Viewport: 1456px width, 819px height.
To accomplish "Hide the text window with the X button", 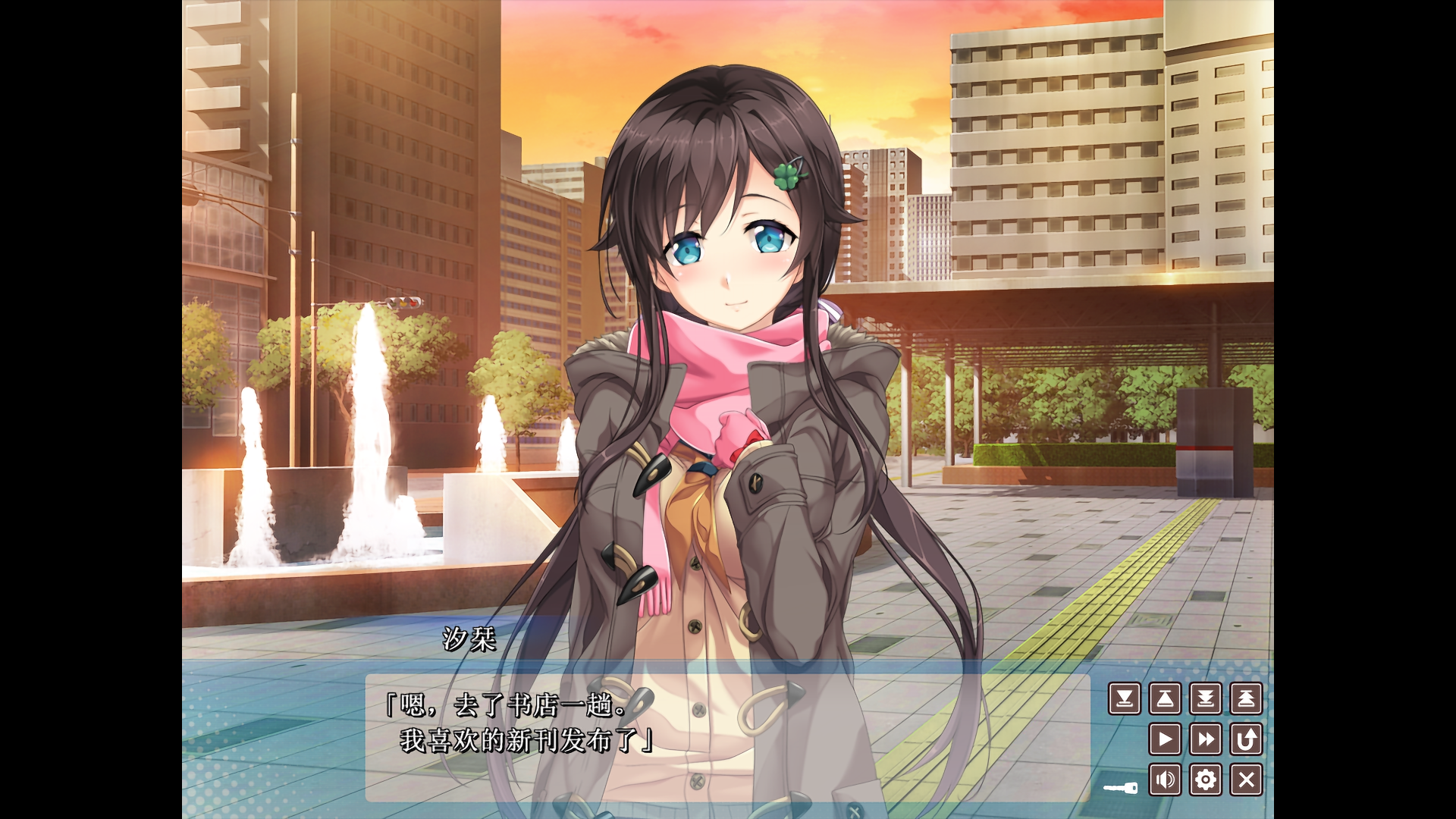I will point(1246,780).
